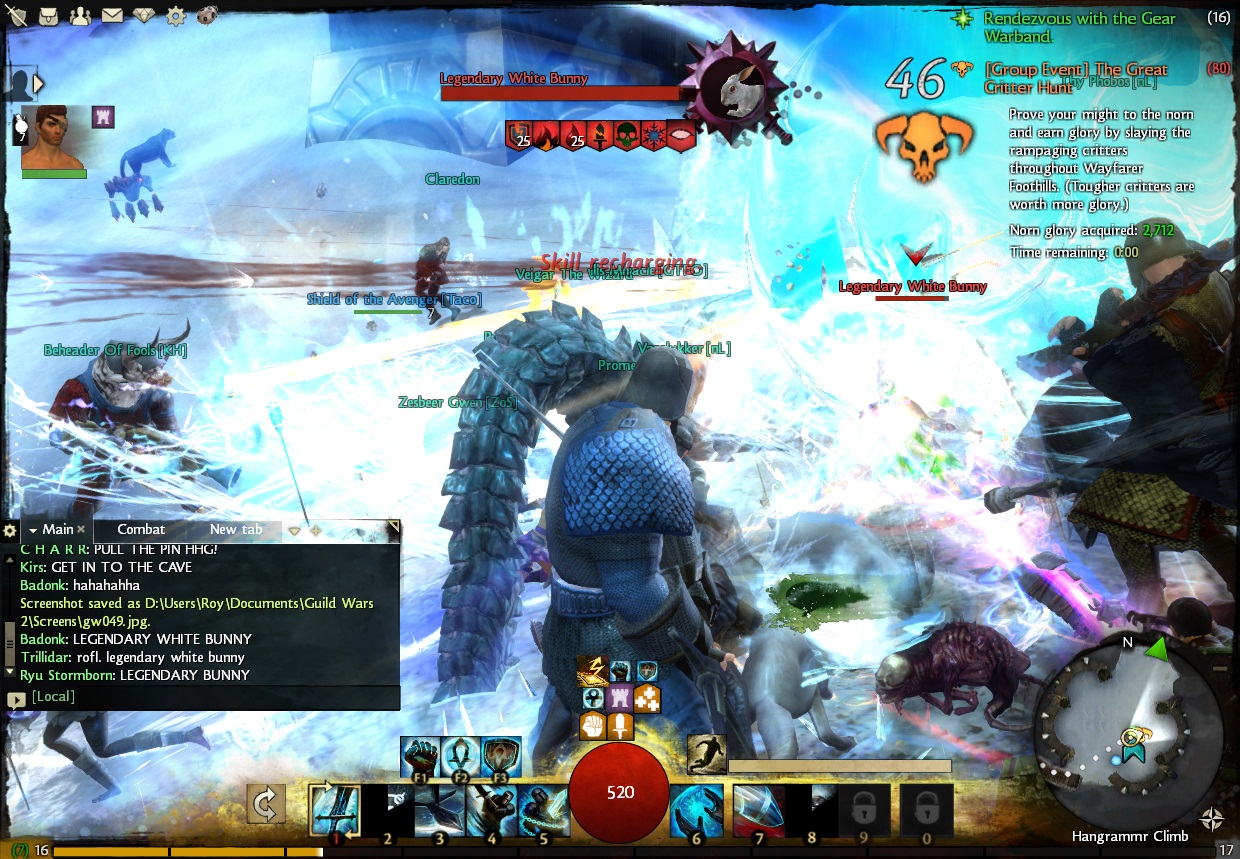The width and height of the screenshot is (1240, 859).
Task: Open the contacts and guild icon
Action: [81, 15]
